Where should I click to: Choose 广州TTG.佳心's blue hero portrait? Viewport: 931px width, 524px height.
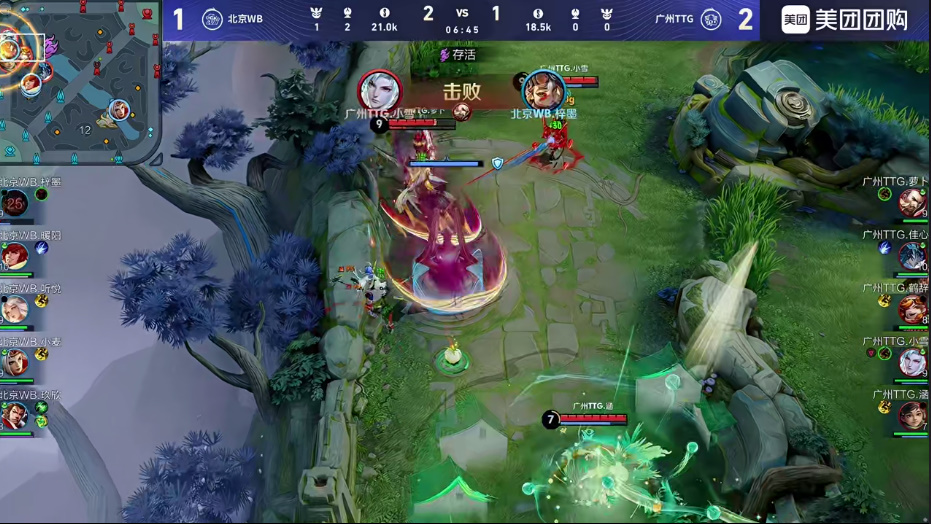912,256
